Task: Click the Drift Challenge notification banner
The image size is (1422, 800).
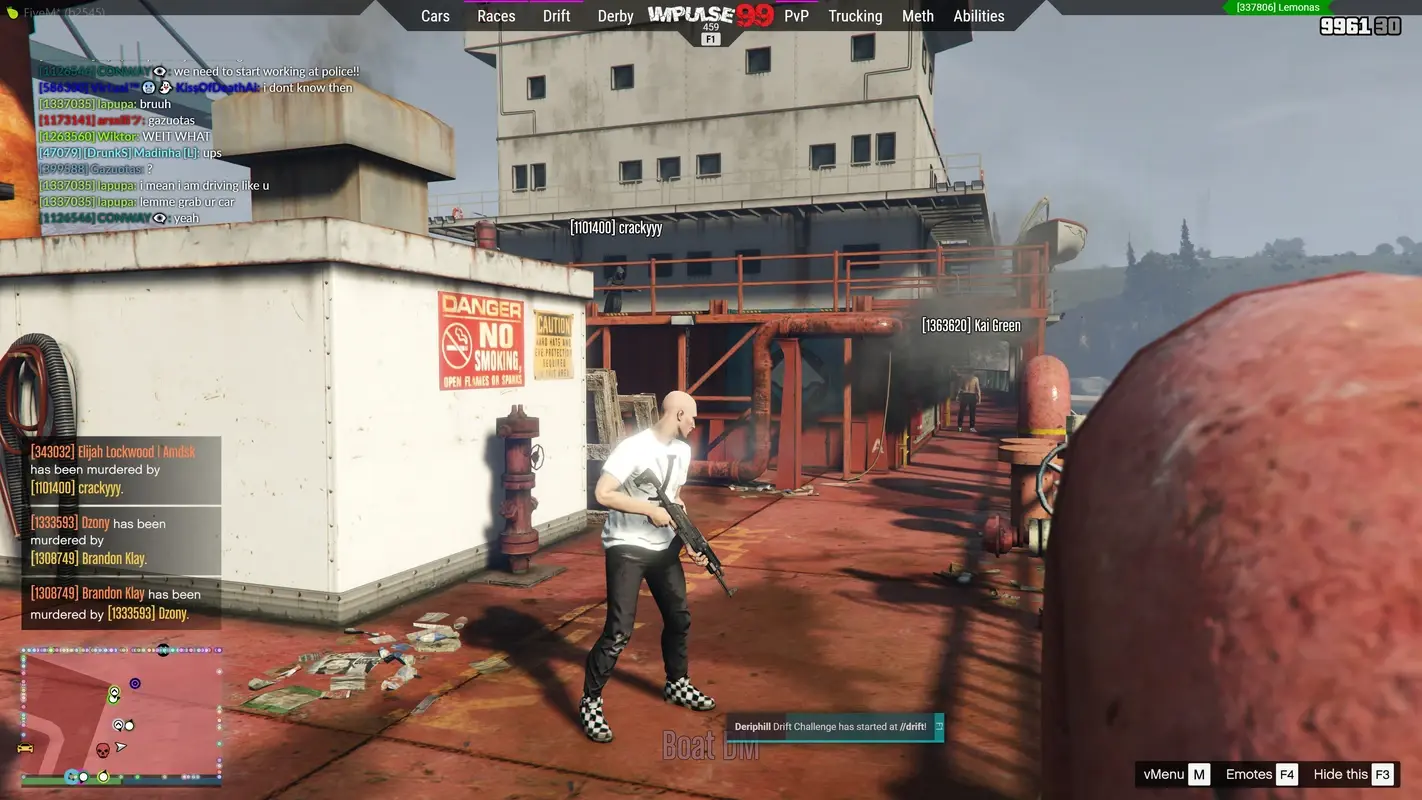Action: click(x=835, y=727)
